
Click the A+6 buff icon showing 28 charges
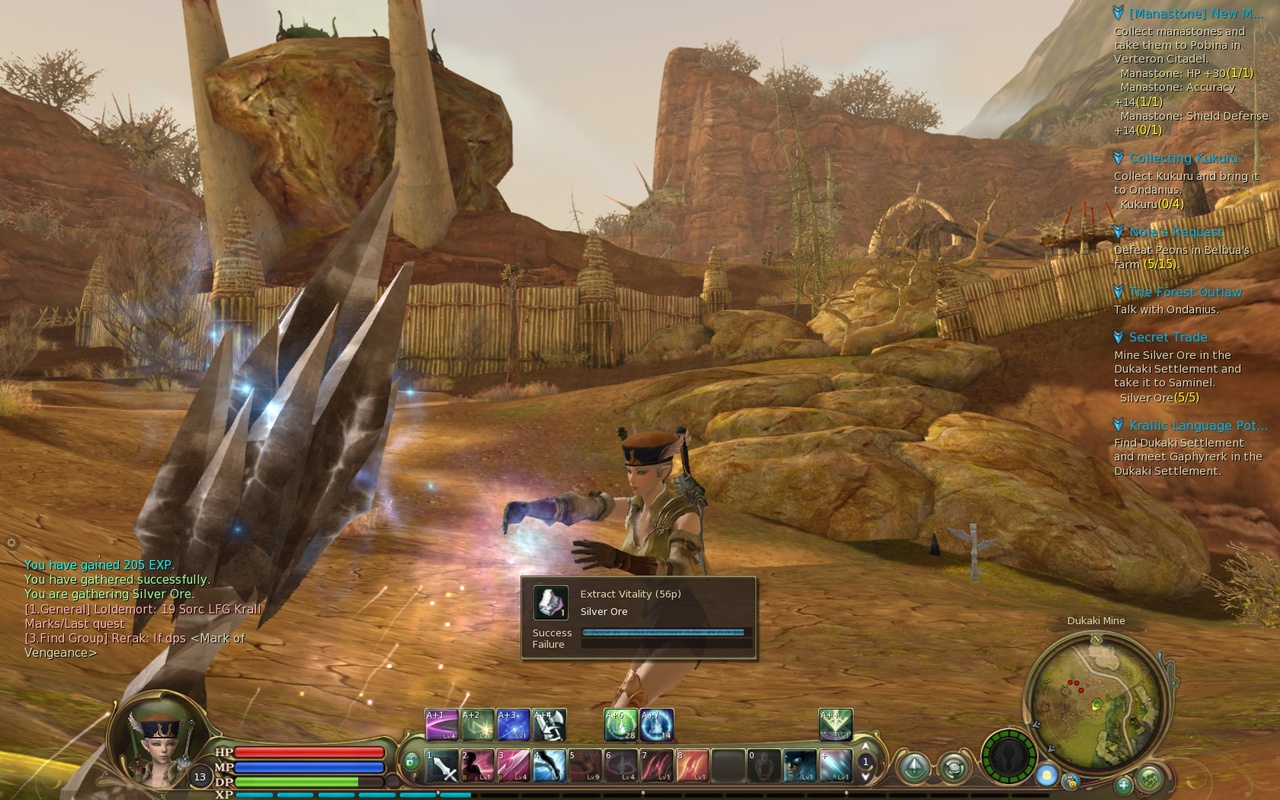tap(620, 723)
